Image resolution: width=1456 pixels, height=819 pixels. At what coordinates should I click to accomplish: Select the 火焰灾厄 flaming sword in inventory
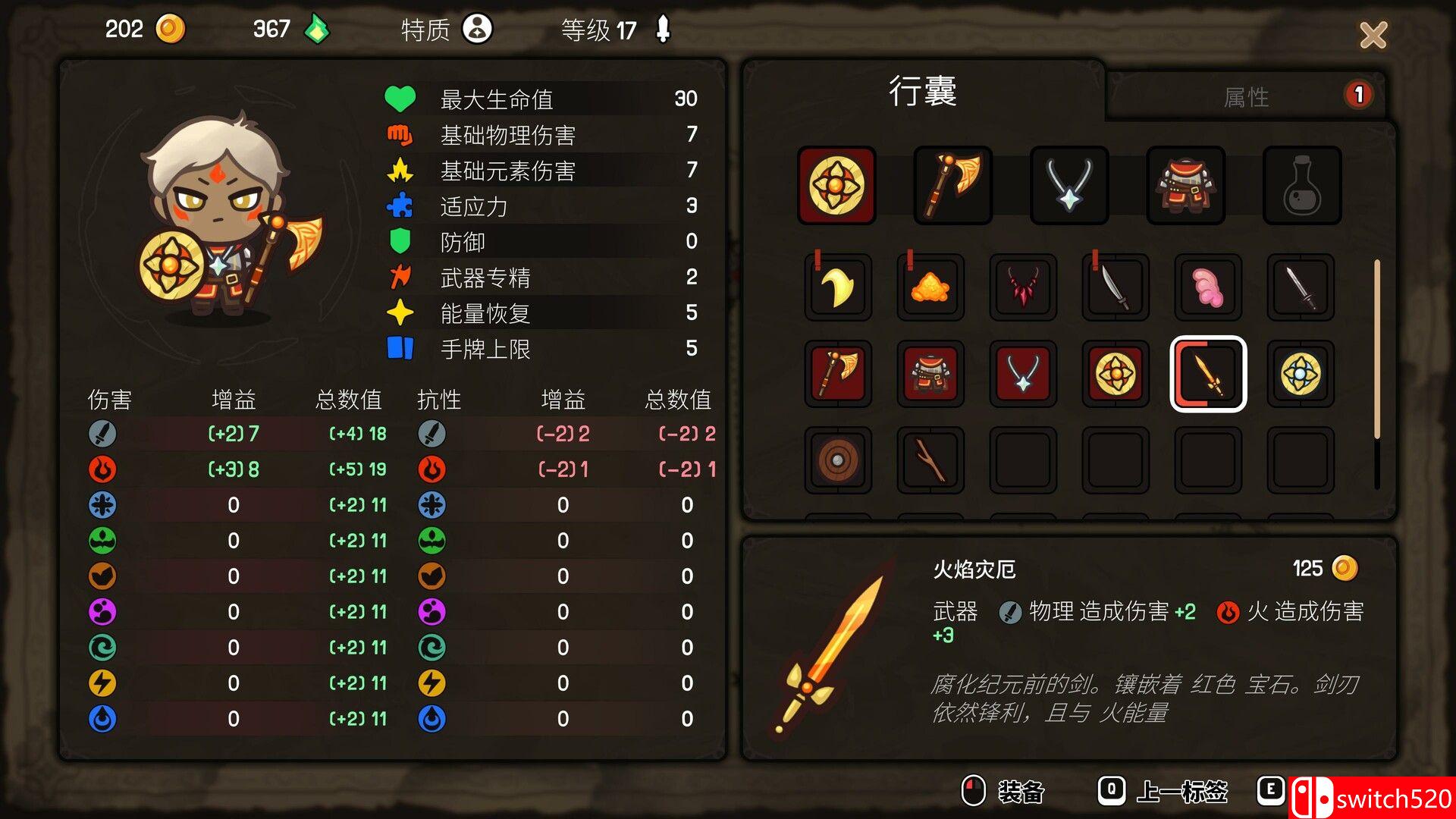pos(1209,375)
